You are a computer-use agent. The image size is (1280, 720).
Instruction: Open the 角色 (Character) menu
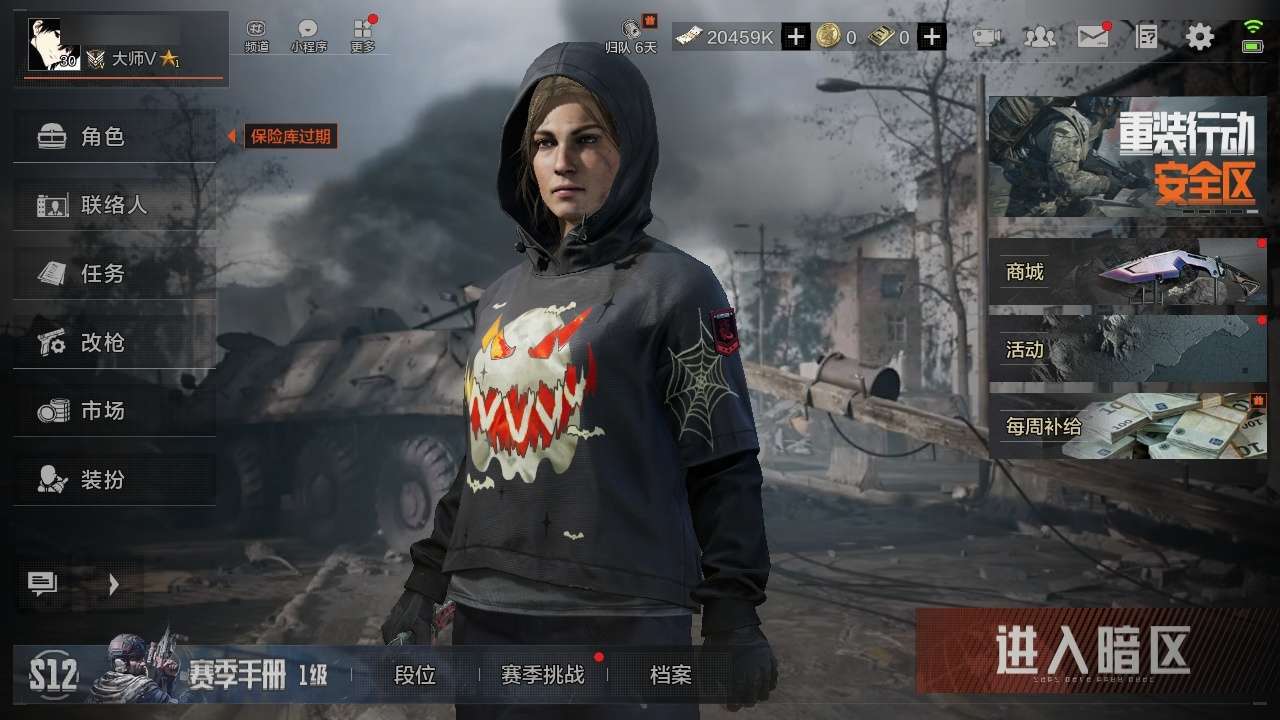click(114, 137)
